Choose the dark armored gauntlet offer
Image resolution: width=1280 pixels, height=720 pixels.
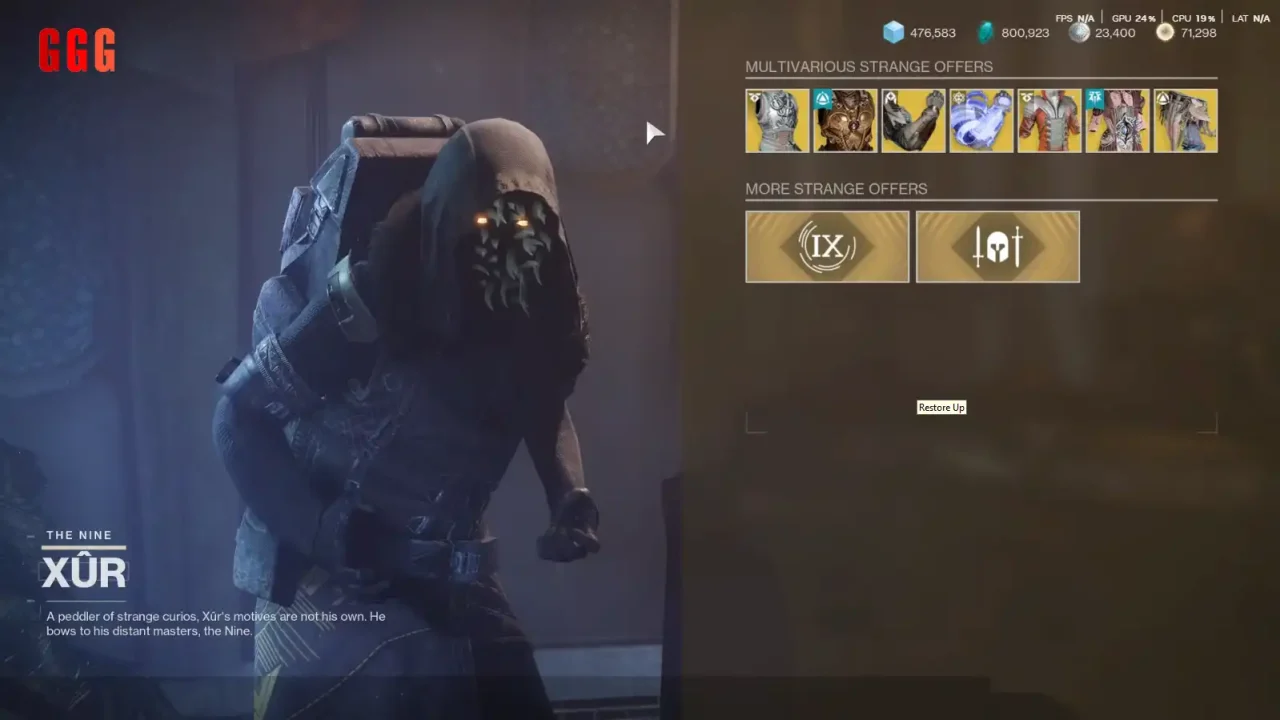click(913, 121)
